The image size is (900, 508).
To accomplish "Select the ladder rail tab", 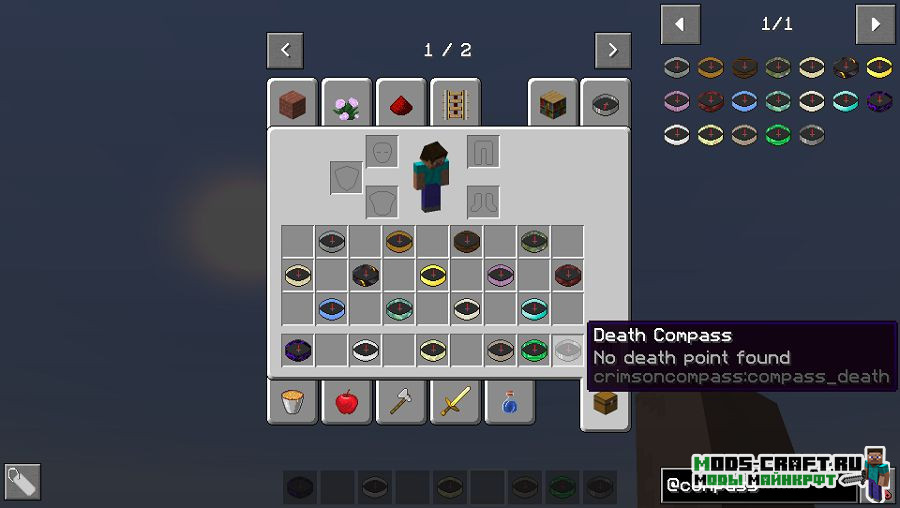I will click(455, 104).
